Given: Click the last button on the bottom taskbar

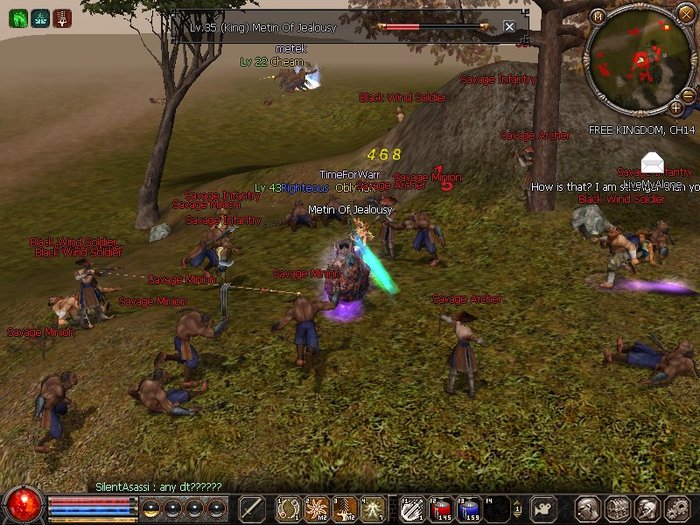Looking at the screenshot, I should point(683,508).
